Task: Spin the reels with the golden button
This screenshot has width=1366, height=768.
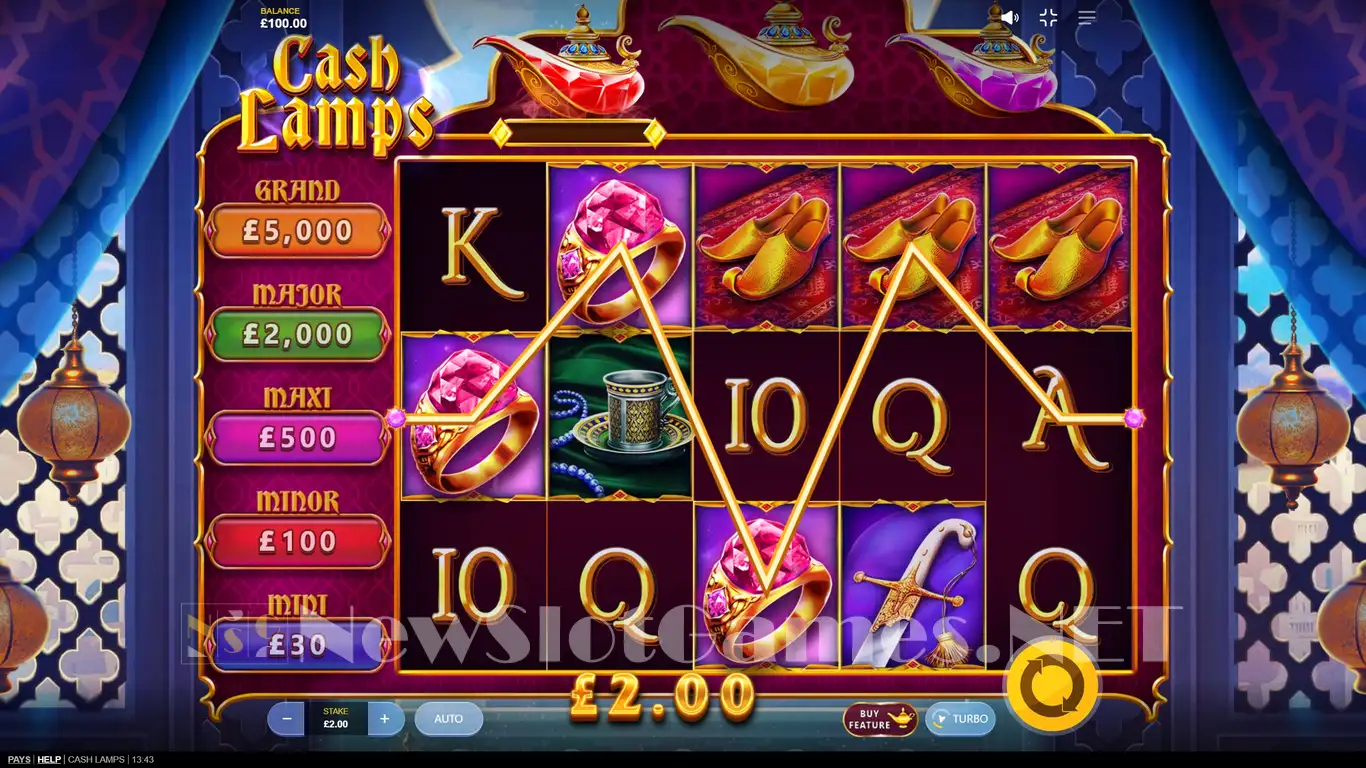Action: 1052,685
